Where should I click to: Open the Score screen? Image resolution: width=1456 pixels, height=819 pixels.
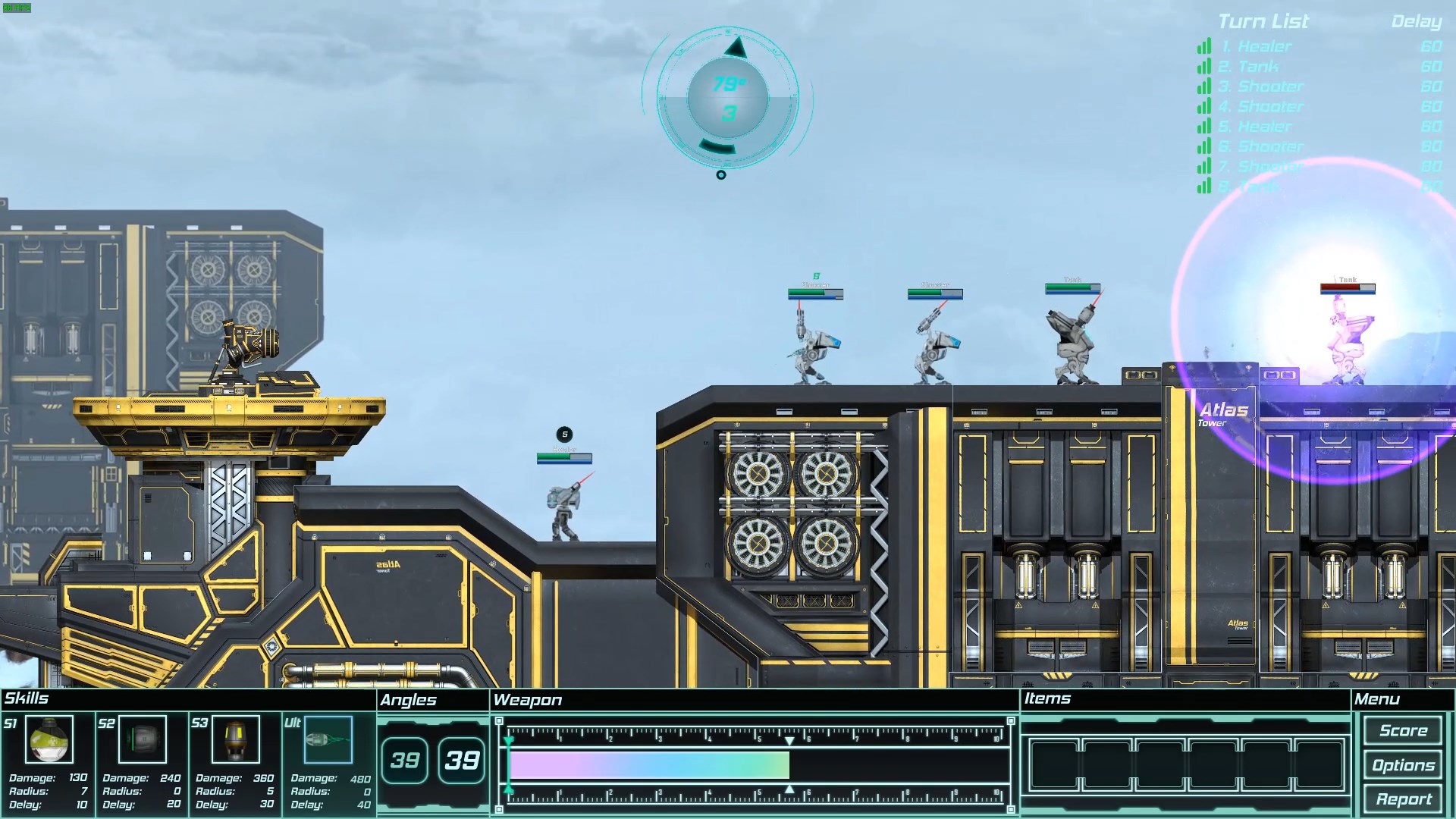click(1402, 730)
